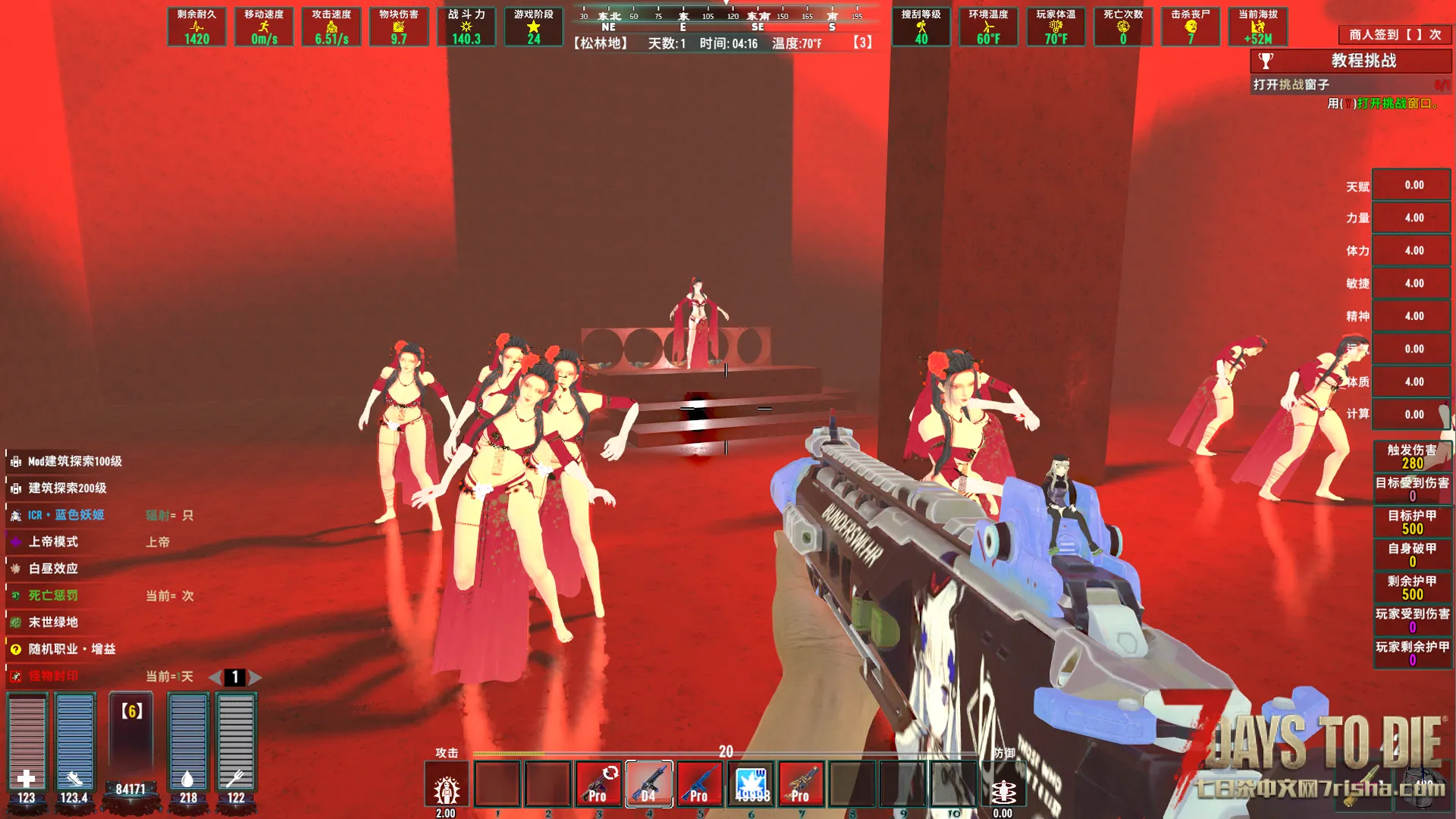Select the blue leaf item stack slot
The height and width of the screenshot is (819, 1456).
(751, 784)
